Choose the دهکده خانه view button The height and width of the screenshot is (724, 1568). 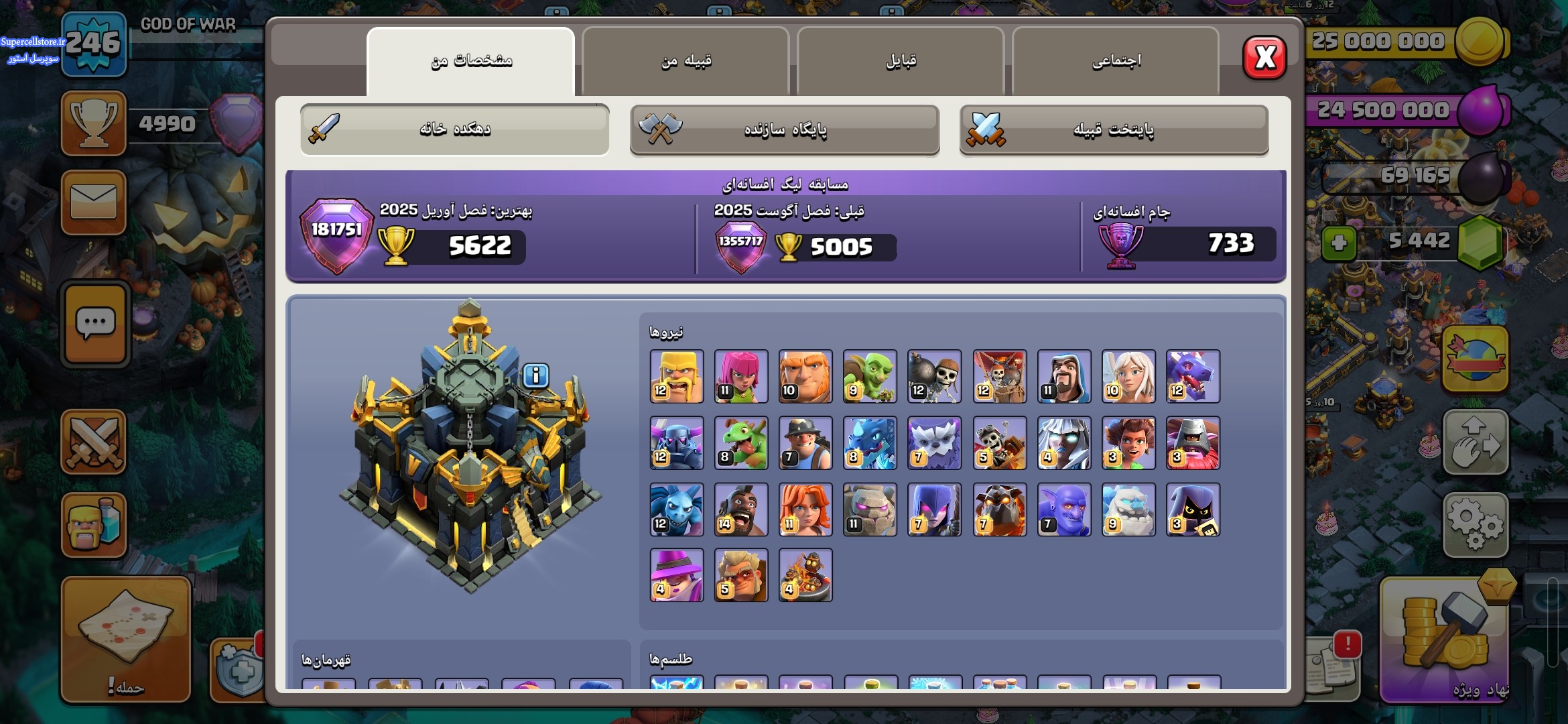tap(455, 129)
